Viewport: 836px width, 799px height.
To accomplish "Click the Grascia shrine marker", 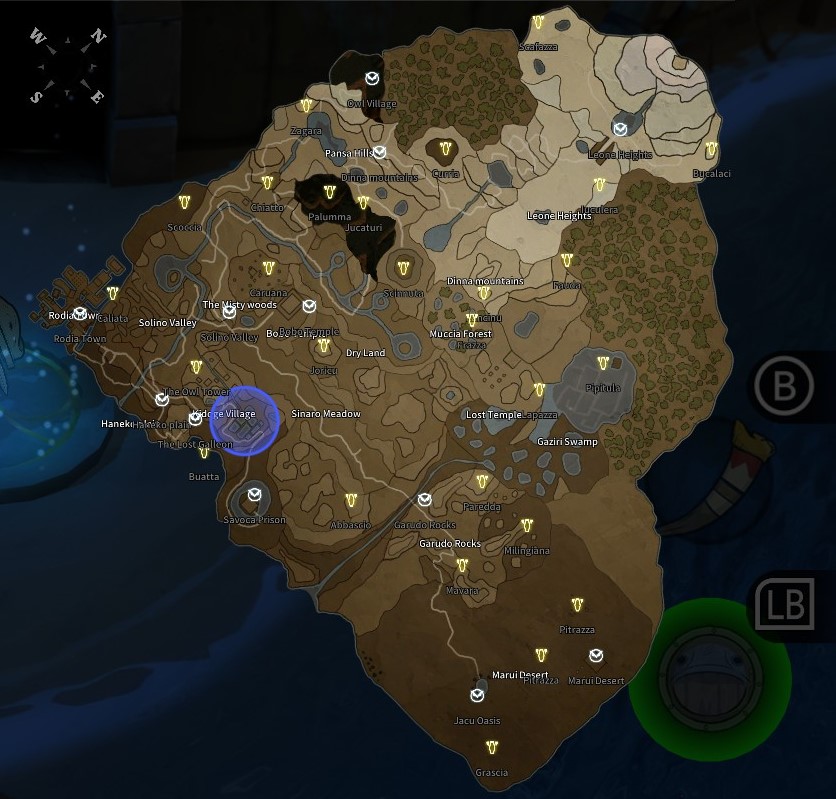I will pos(491,747).
